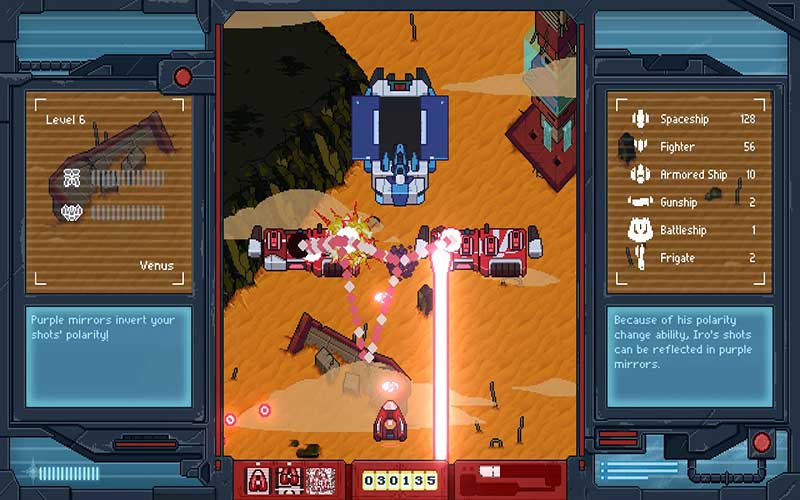800x500 pixels.
Task: Select the Fighter row in enemy list
Action: pyautogui.click(x=690, y=147)
